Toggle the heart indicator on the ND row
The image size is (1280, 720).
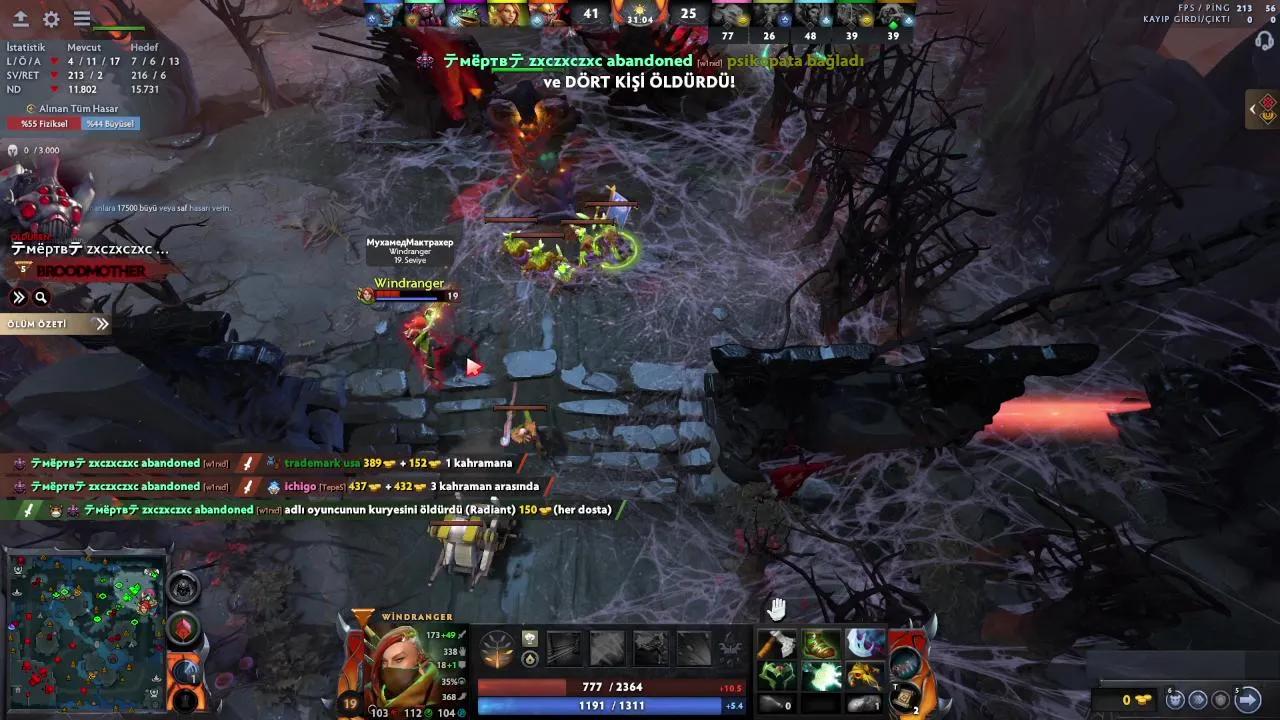pos(54,89)
